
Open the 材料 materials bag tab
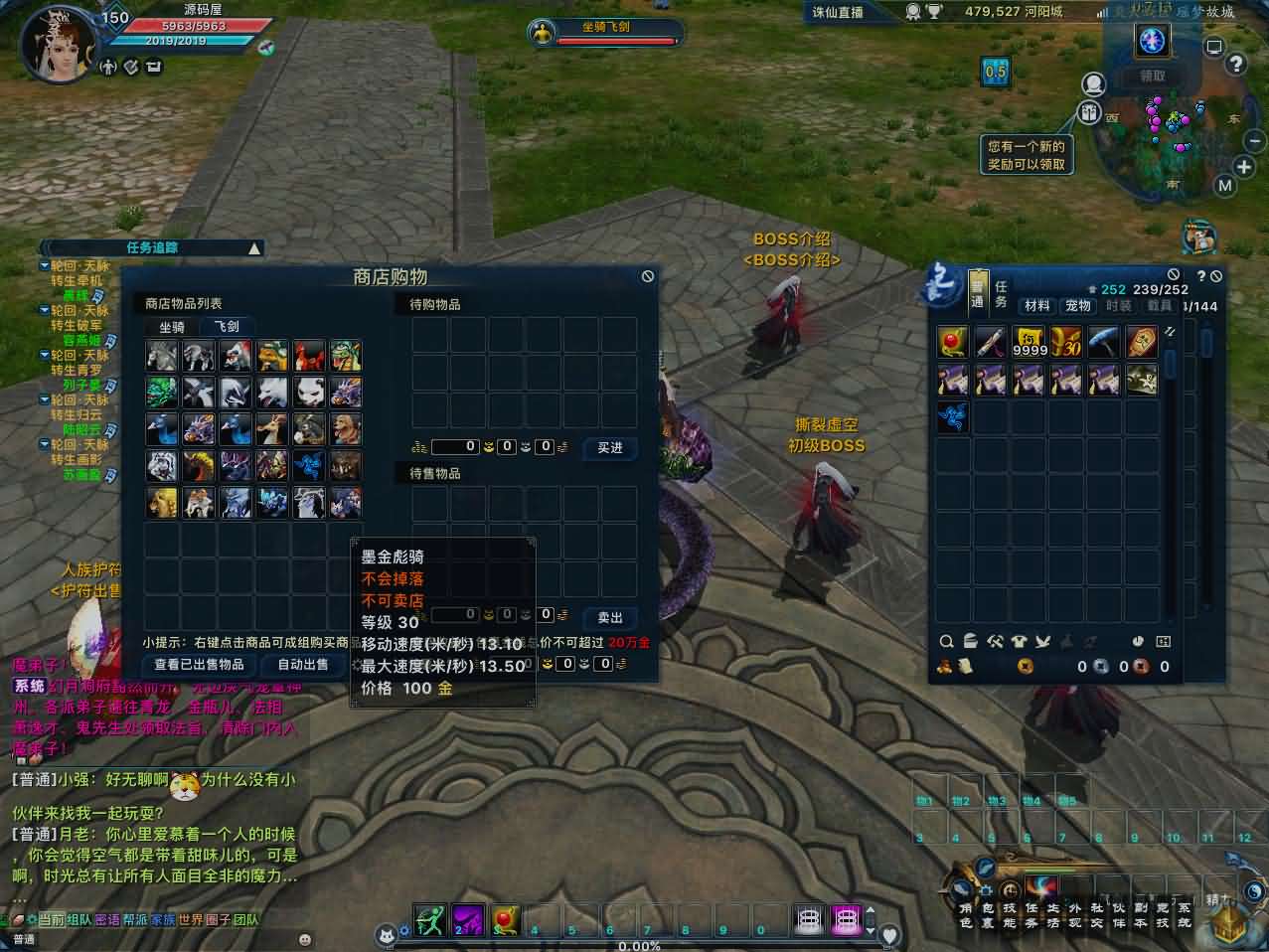pos(1037,306)
